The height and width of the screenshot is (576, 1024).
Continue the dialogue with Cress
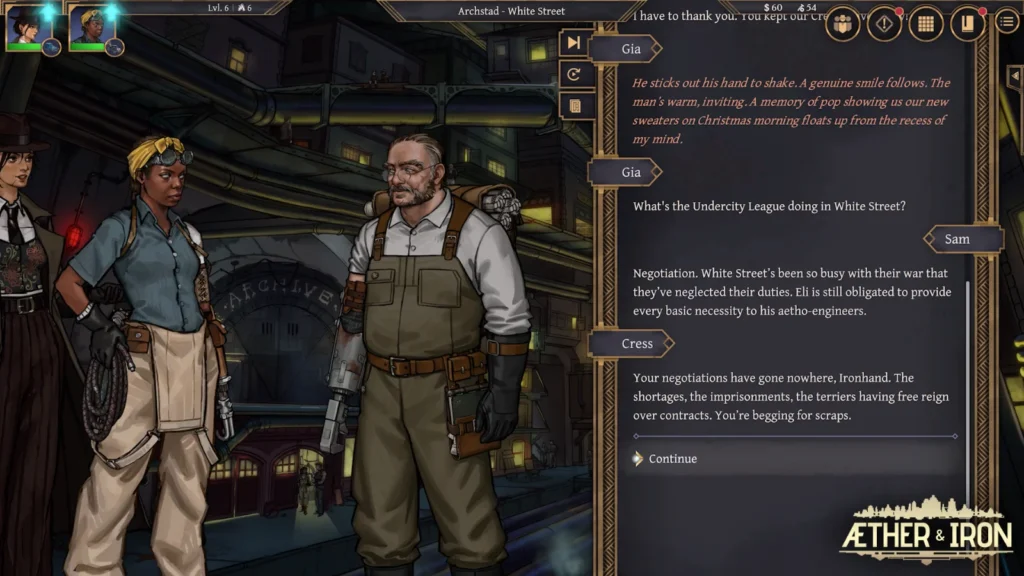[x=672, y=459]
